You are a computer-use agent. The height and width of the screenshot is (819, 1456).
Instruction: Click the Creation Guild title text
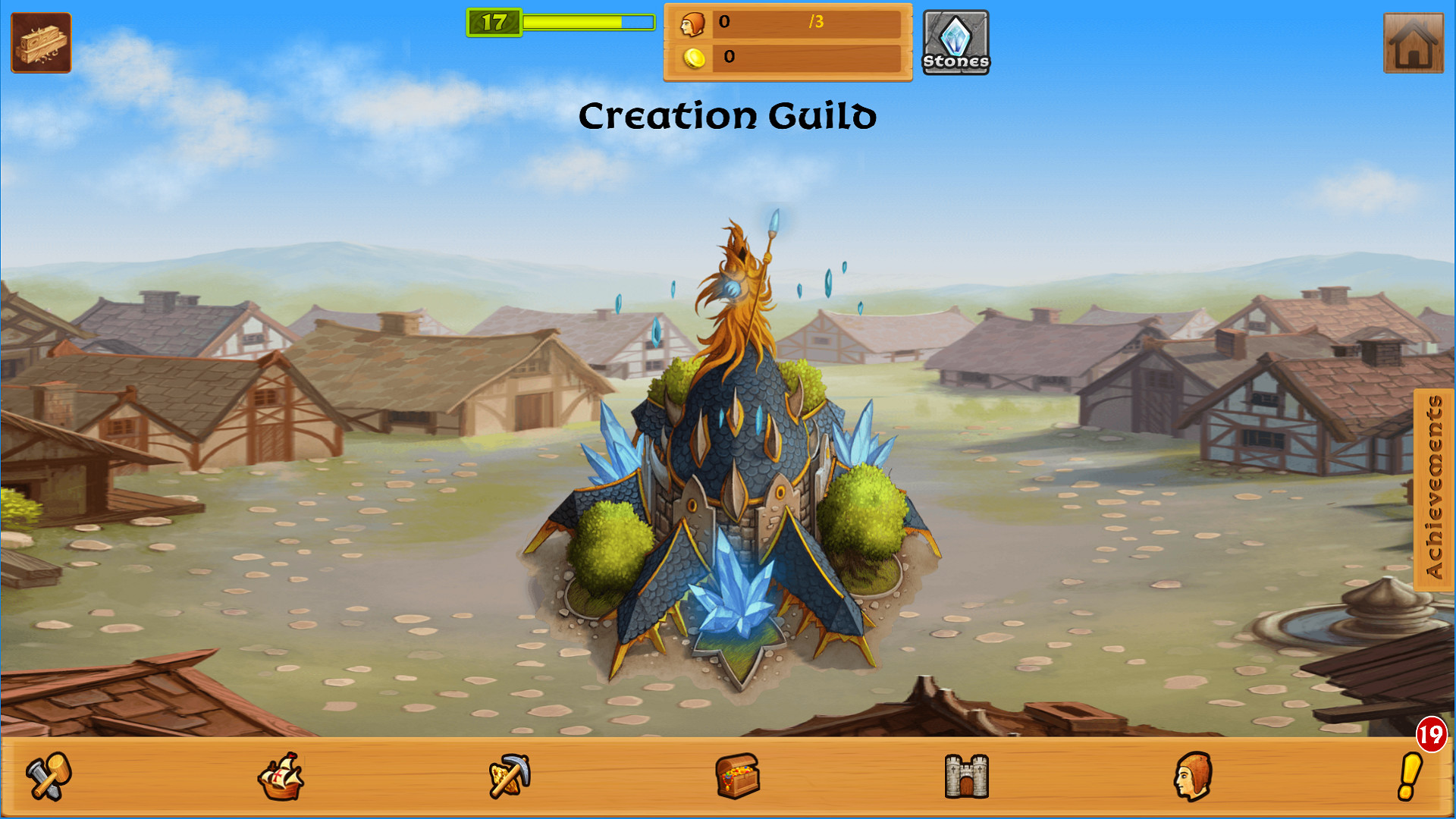coord(727,115)
